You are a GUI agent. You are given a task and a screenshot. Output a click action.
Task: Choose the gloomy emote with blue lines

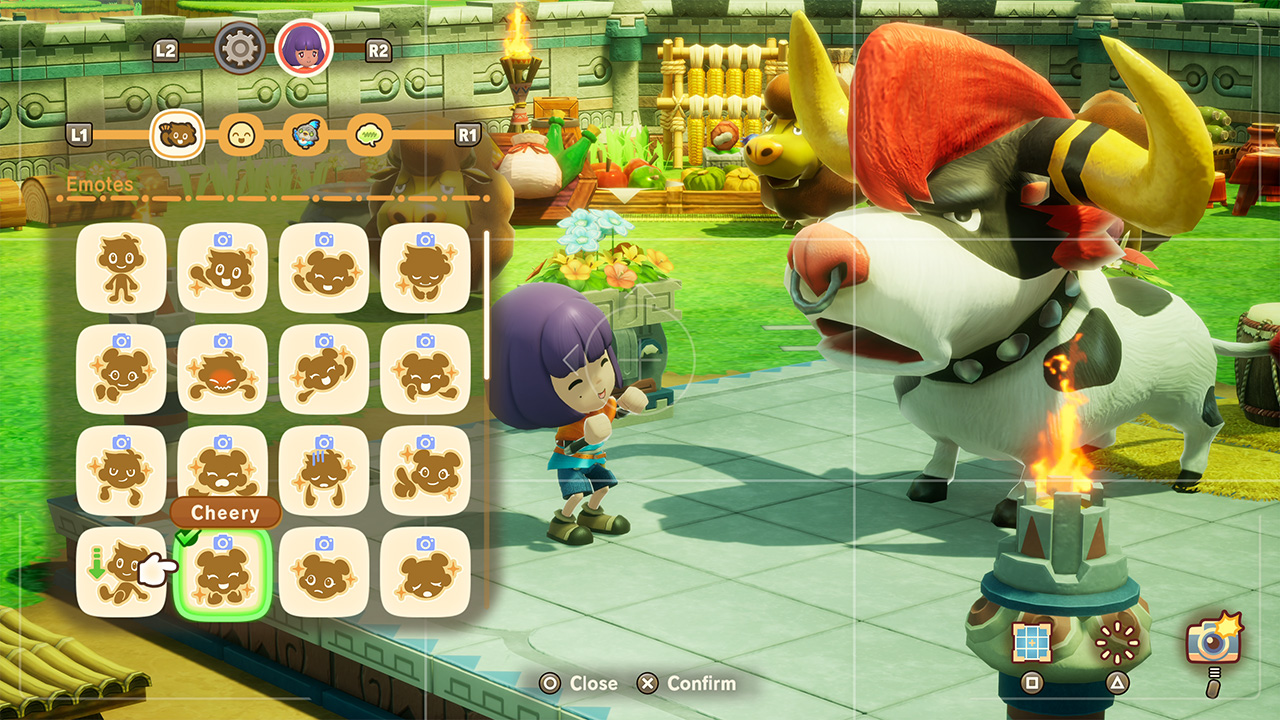[324, 471]
